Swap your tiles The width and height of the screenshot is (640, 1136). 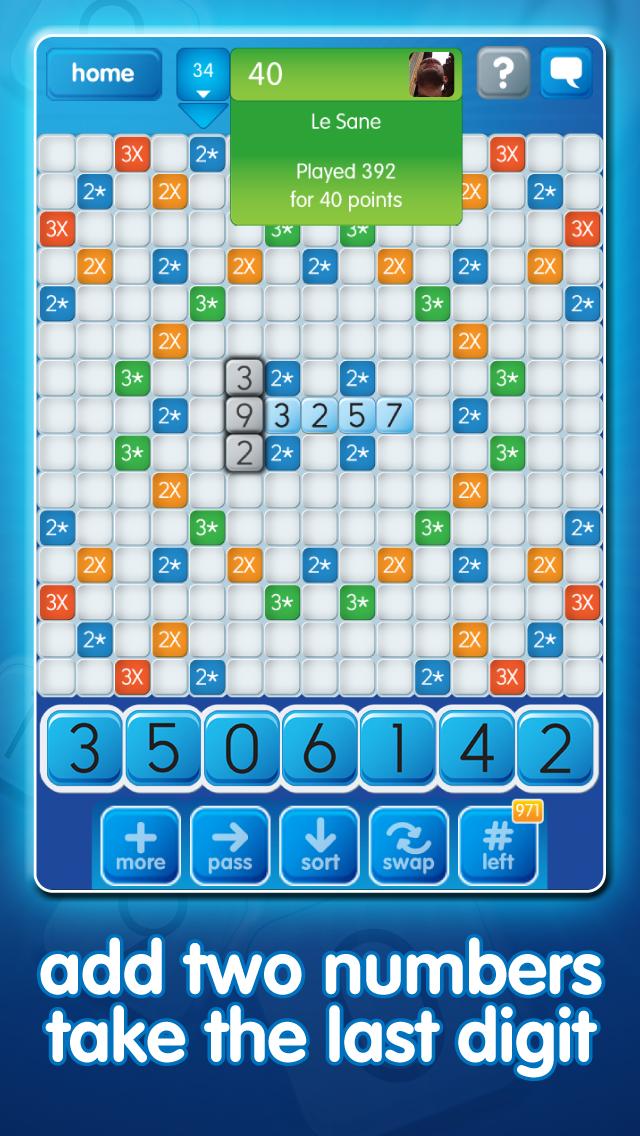point(409,846)
